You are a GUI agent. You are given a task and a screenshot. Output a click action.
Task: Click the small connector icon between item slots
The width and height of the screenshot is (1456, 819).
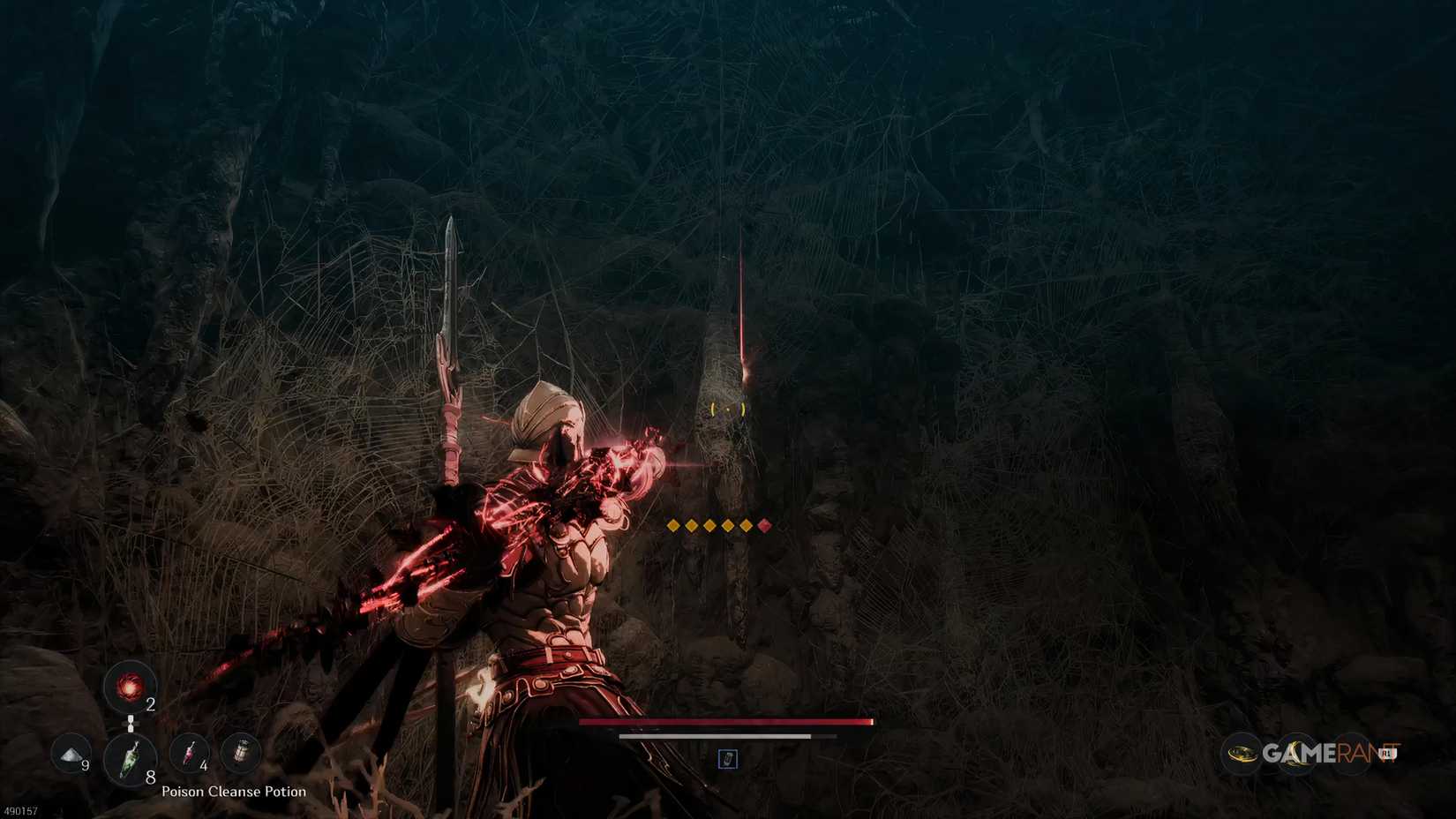[131, 724]
